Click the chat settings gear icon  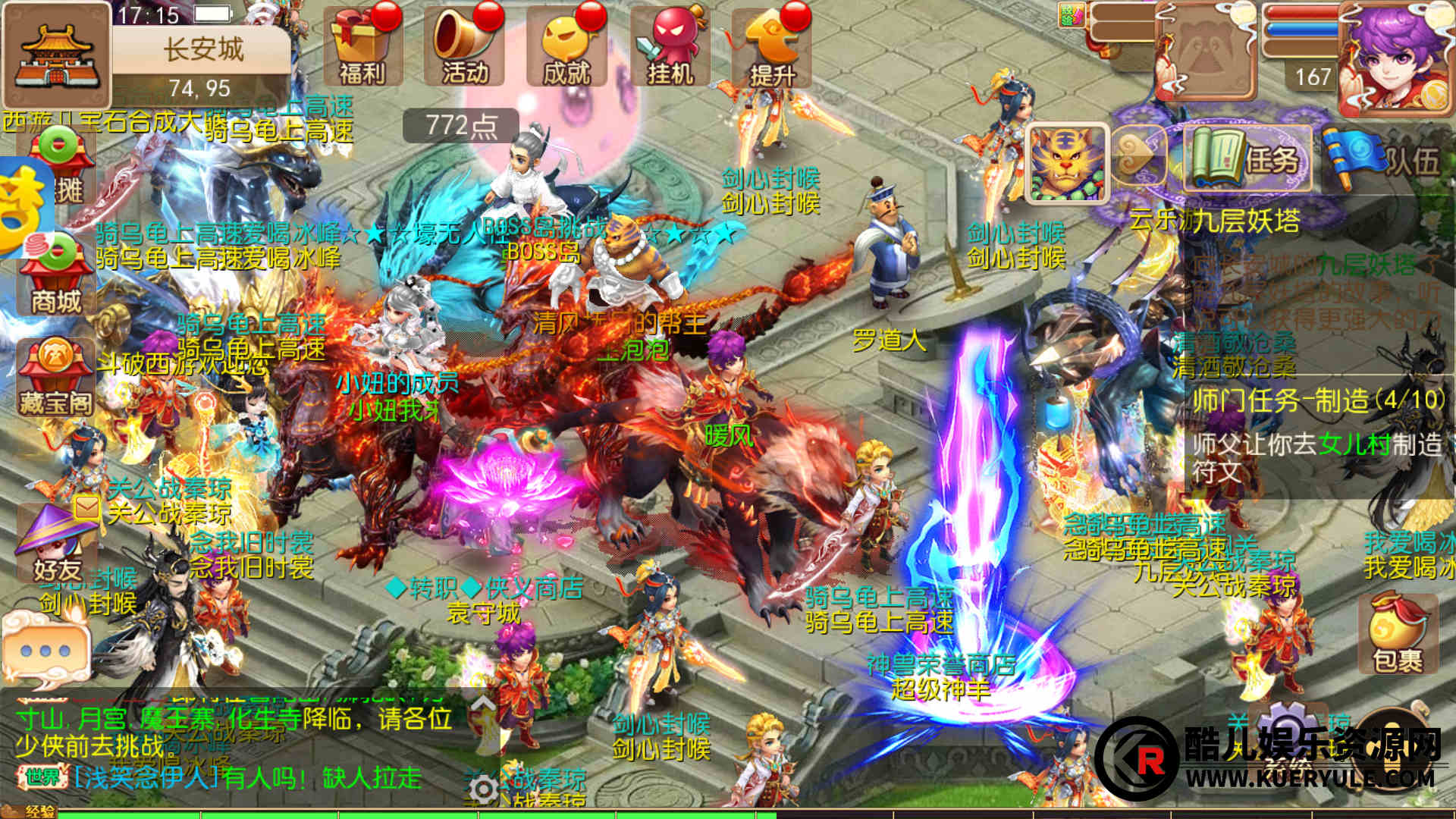[482, 789]
